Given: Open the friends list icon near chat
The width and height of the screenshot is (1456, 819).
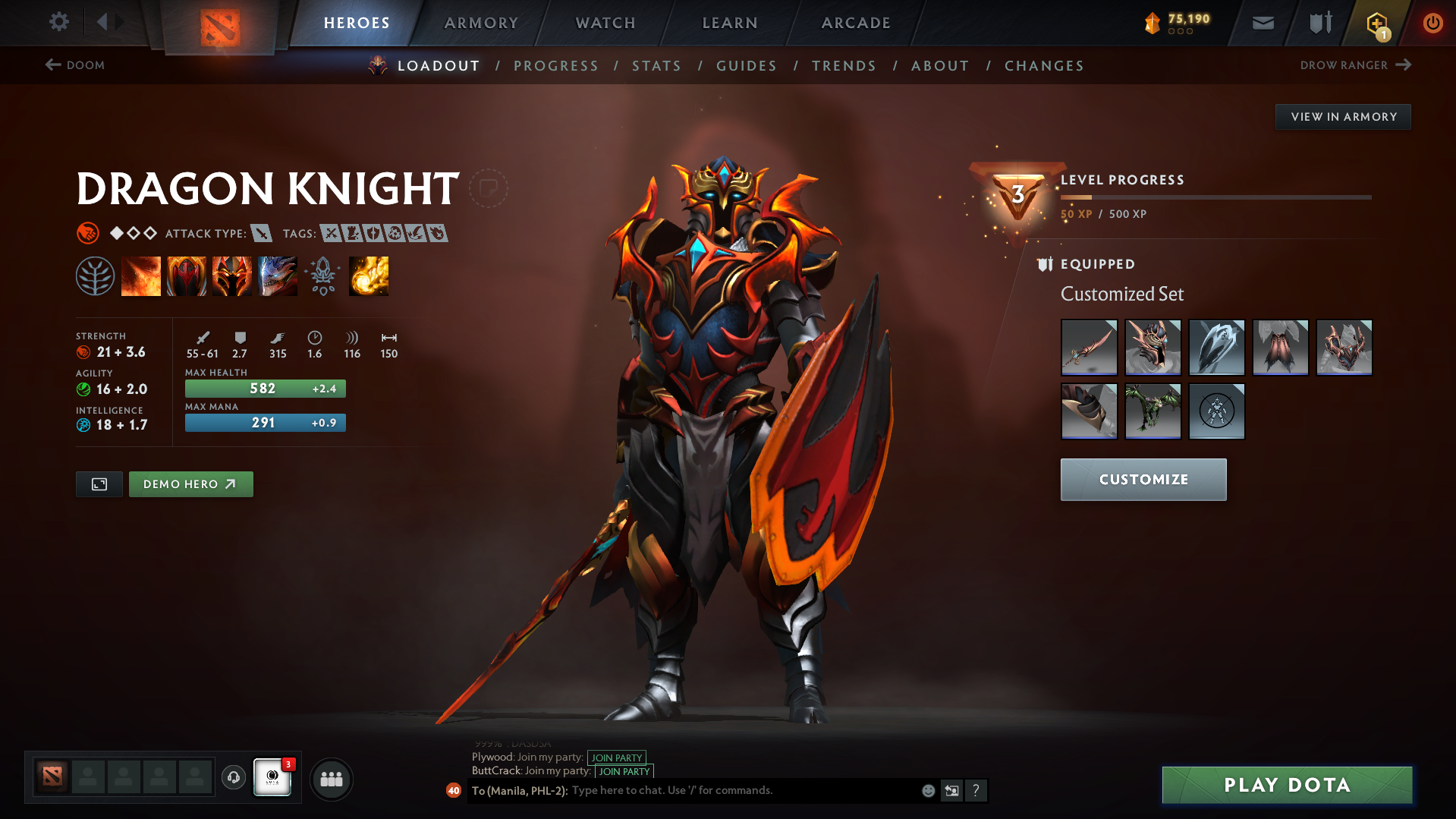Looking at the screenshot, I should pos(331,779).
